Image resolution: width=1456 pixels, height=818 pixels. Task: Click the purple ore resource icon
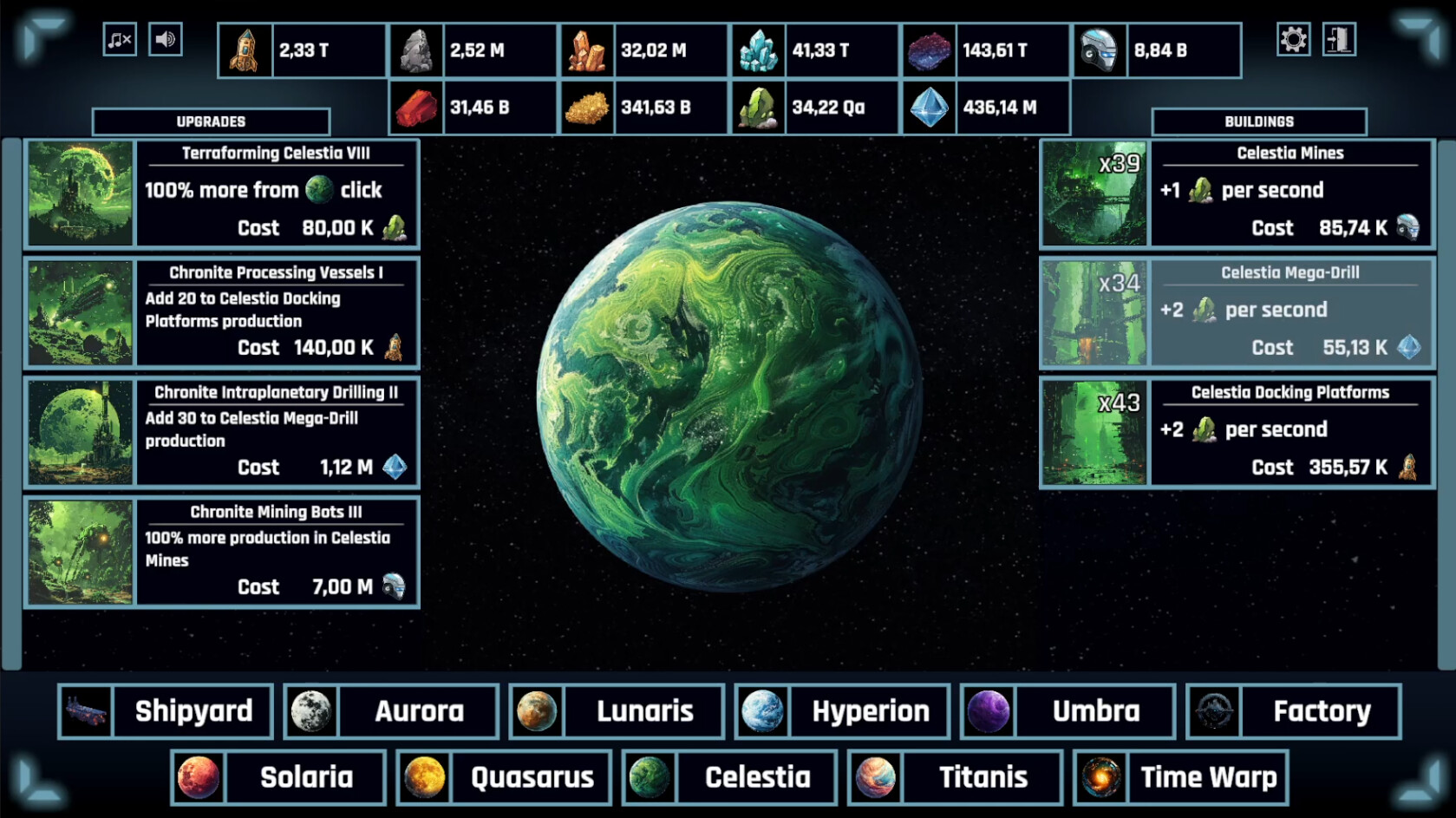[928, 49]
